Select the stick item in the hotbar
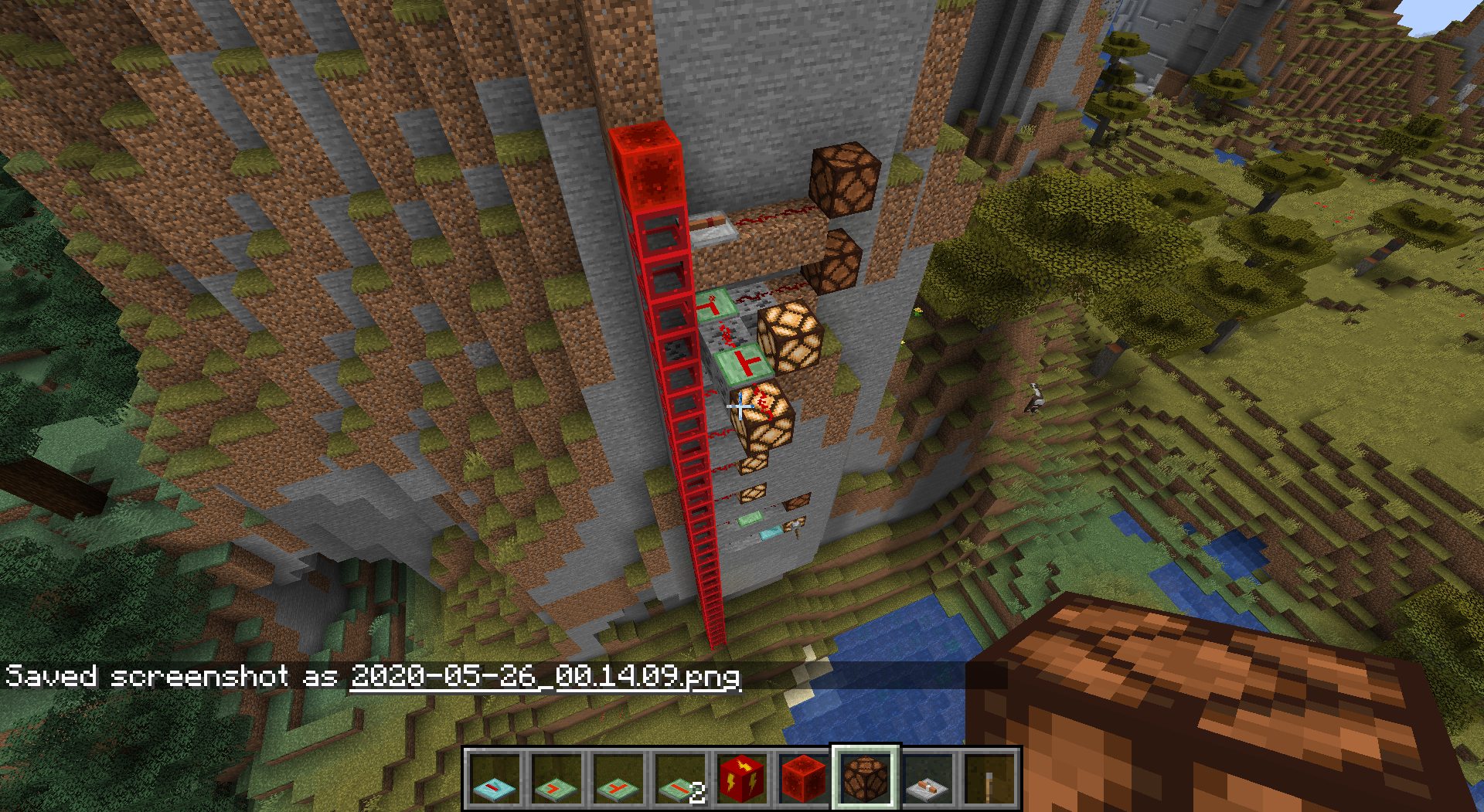 tap(989, 779)
